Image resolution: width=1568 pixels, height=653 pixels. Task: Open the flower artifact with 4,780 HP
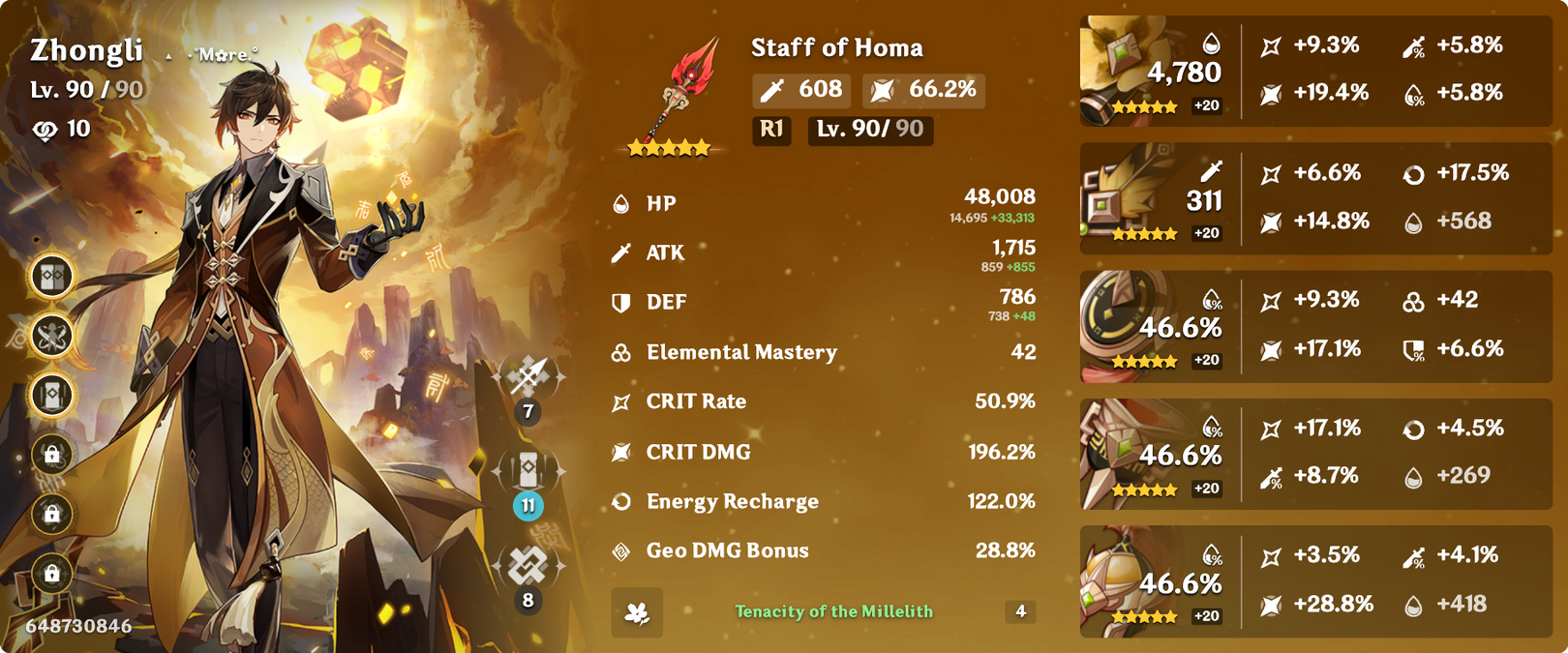1123,70
